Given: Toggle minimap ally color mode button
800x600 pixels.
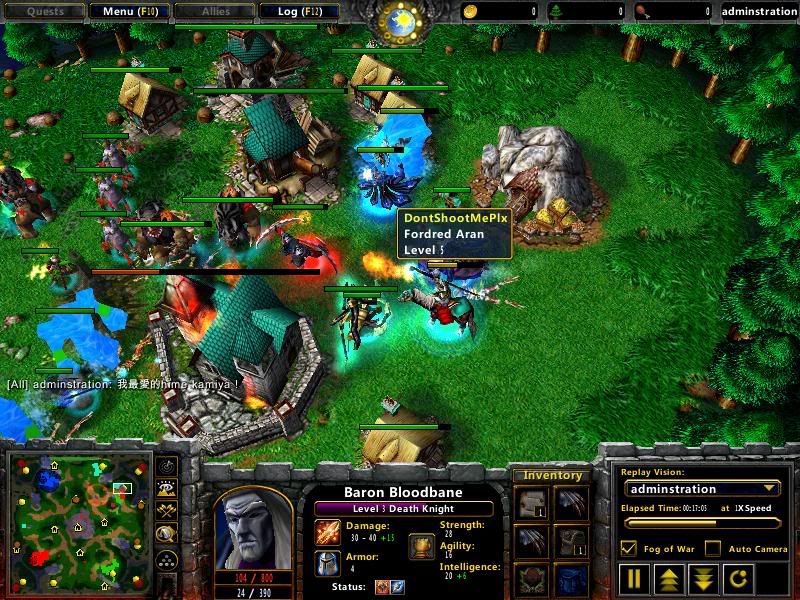Looking at the screenshot, I should tap(167, 512).
